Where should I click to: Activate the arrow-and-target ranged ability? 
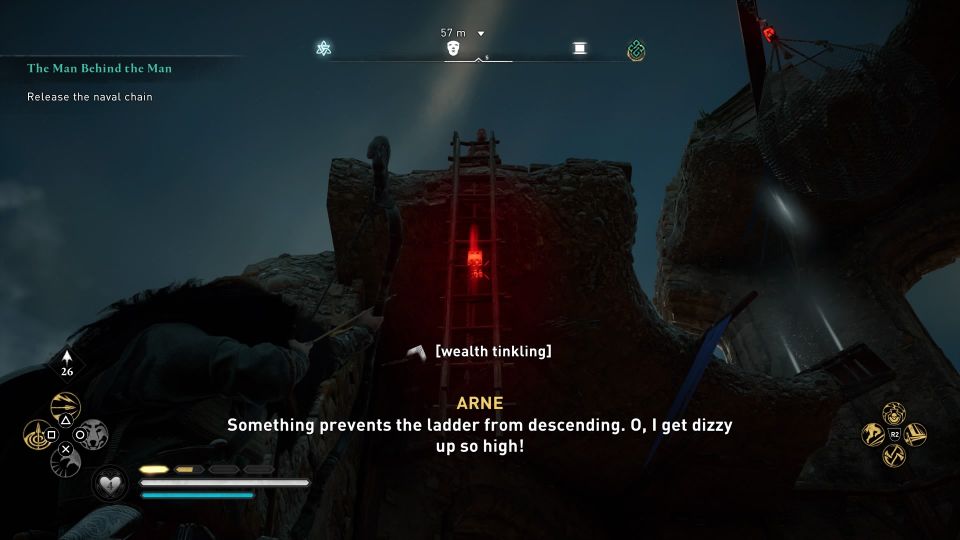(x=38, y=434)
